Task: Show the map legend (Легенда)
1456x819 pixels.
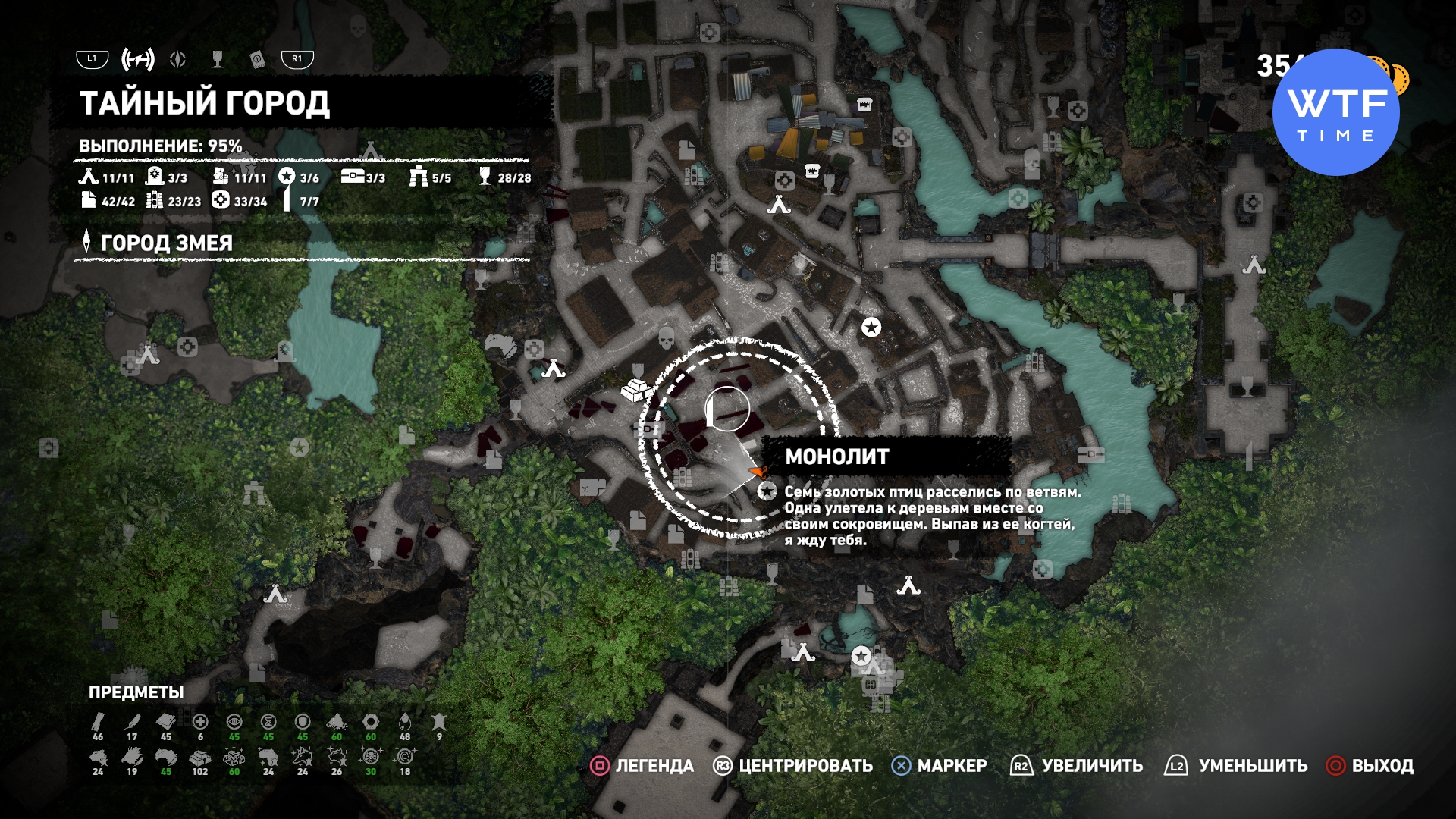Action: [642, 766]
